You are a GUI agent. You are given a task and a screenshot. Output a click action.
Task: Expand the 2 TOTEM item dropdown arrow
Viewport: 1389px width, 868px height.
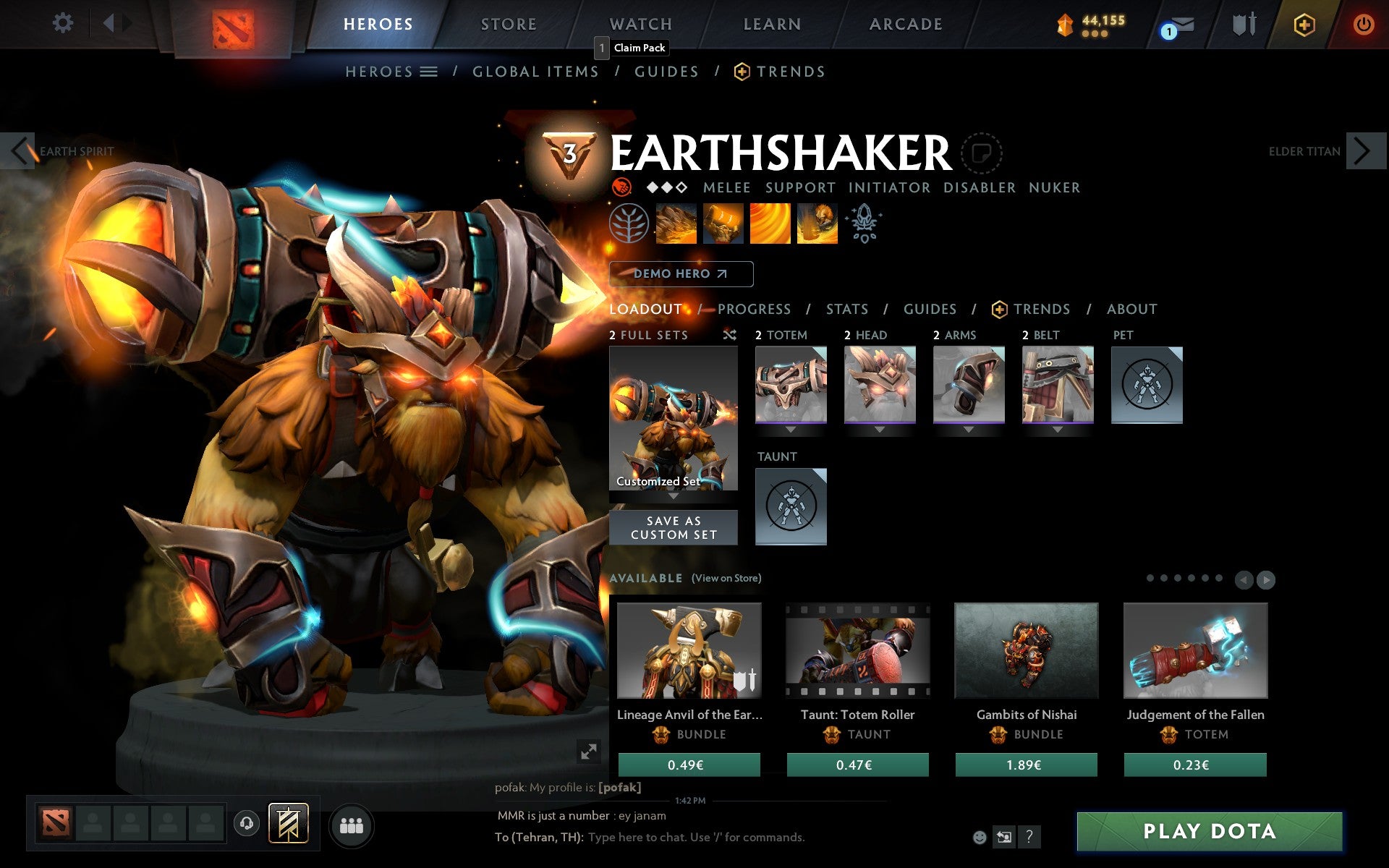click(x=790, y=429)
